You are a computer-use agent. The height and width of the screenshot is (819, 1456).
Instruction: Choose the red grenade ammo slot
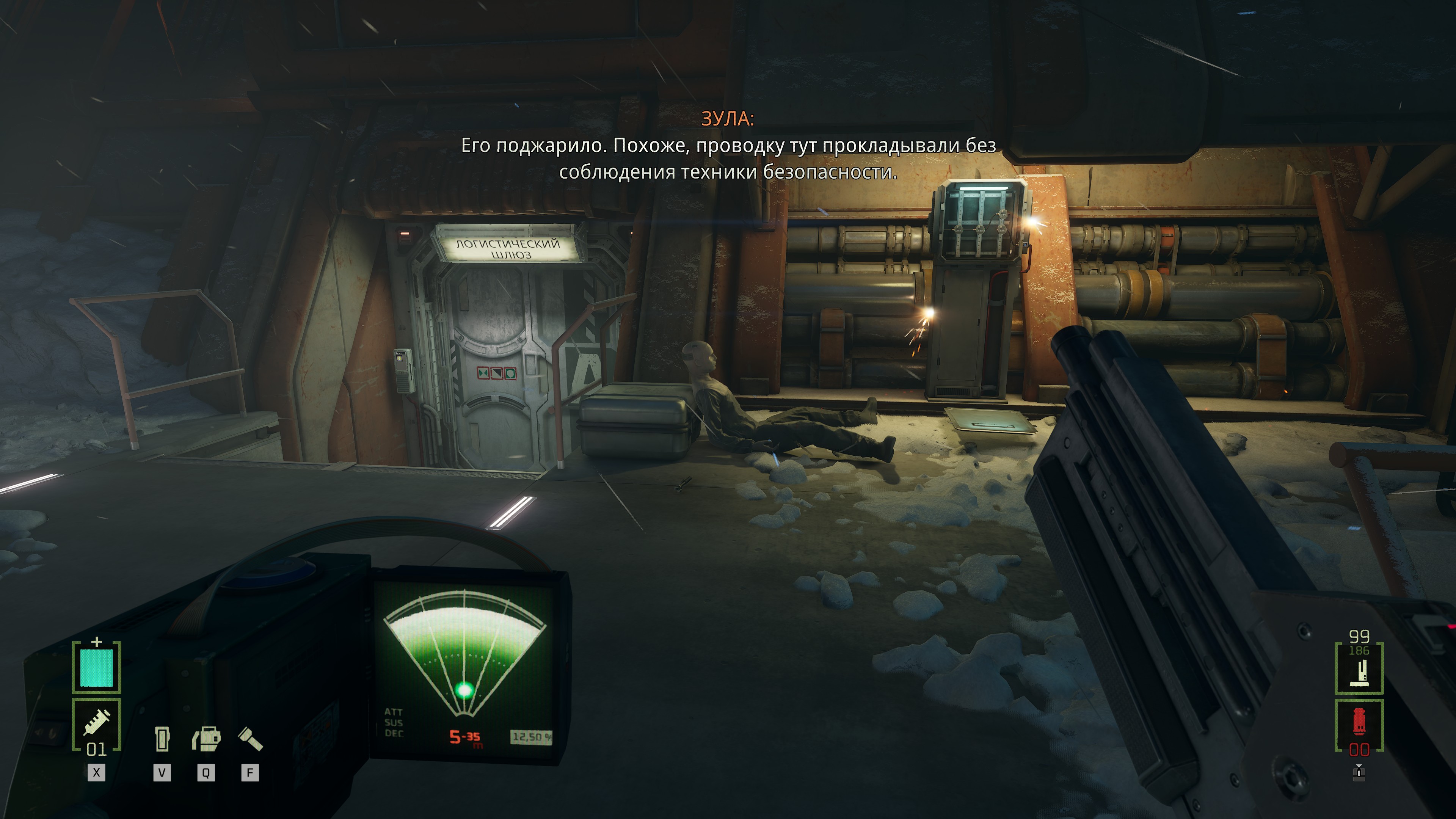[x=1359, y=725]
